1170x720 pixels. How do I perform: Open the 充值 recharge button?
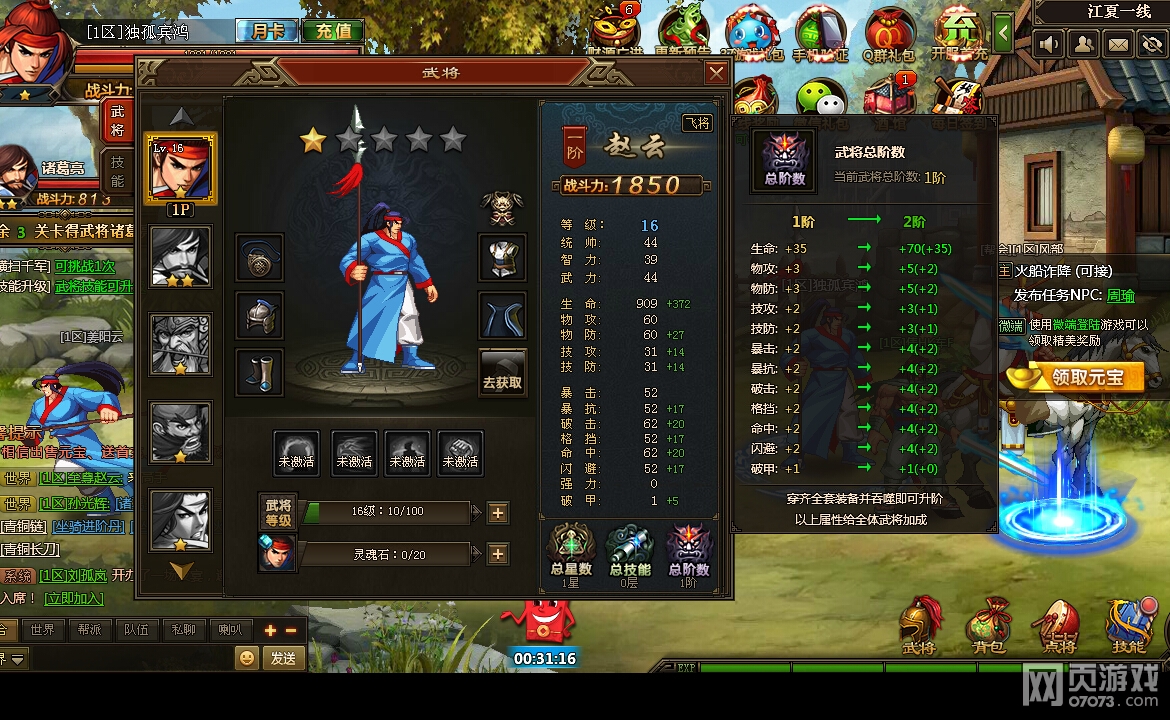click(333, 31)
